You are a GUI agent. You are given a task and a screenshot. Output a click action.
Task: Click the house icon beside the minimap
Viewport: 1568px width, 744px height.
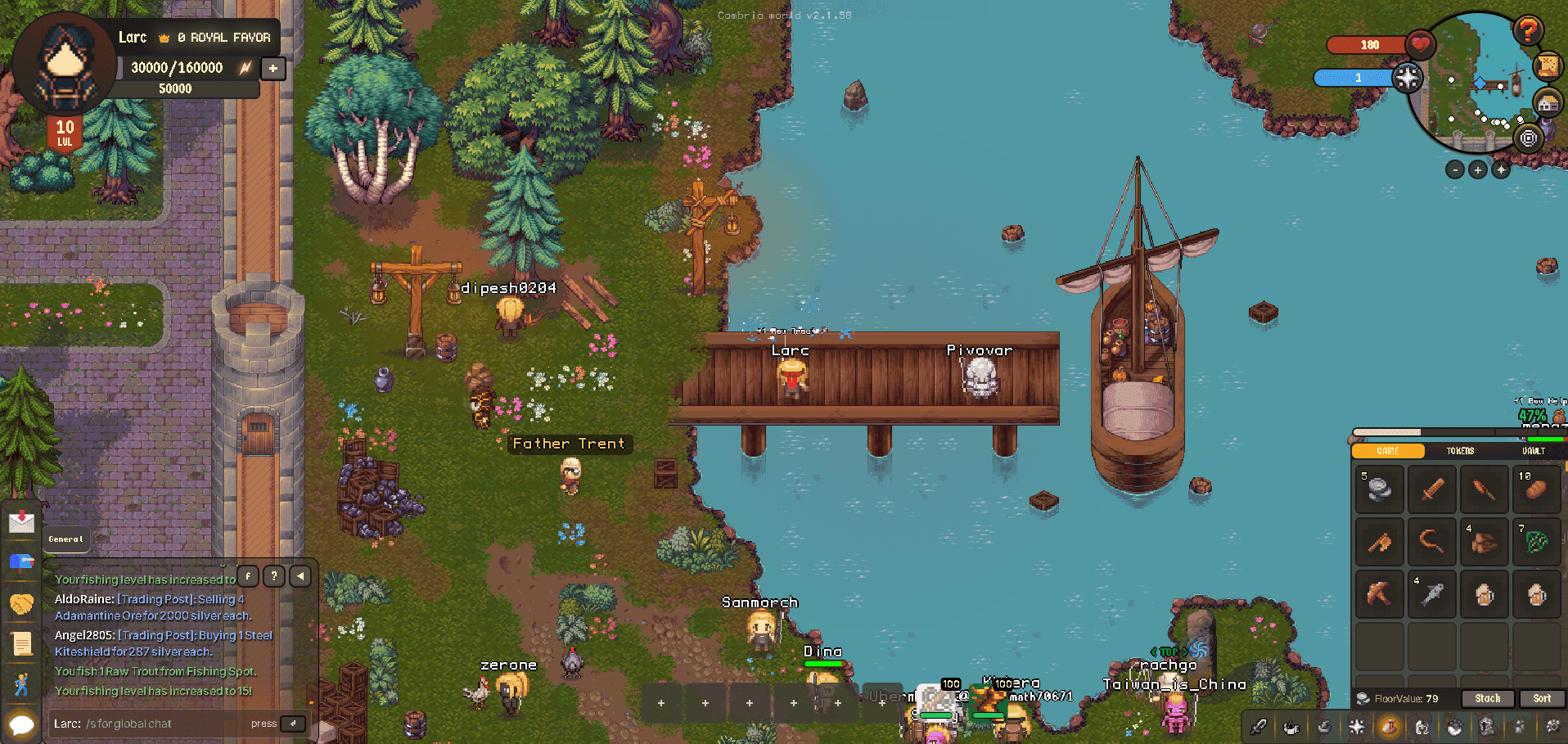[x=1547, y=104]
